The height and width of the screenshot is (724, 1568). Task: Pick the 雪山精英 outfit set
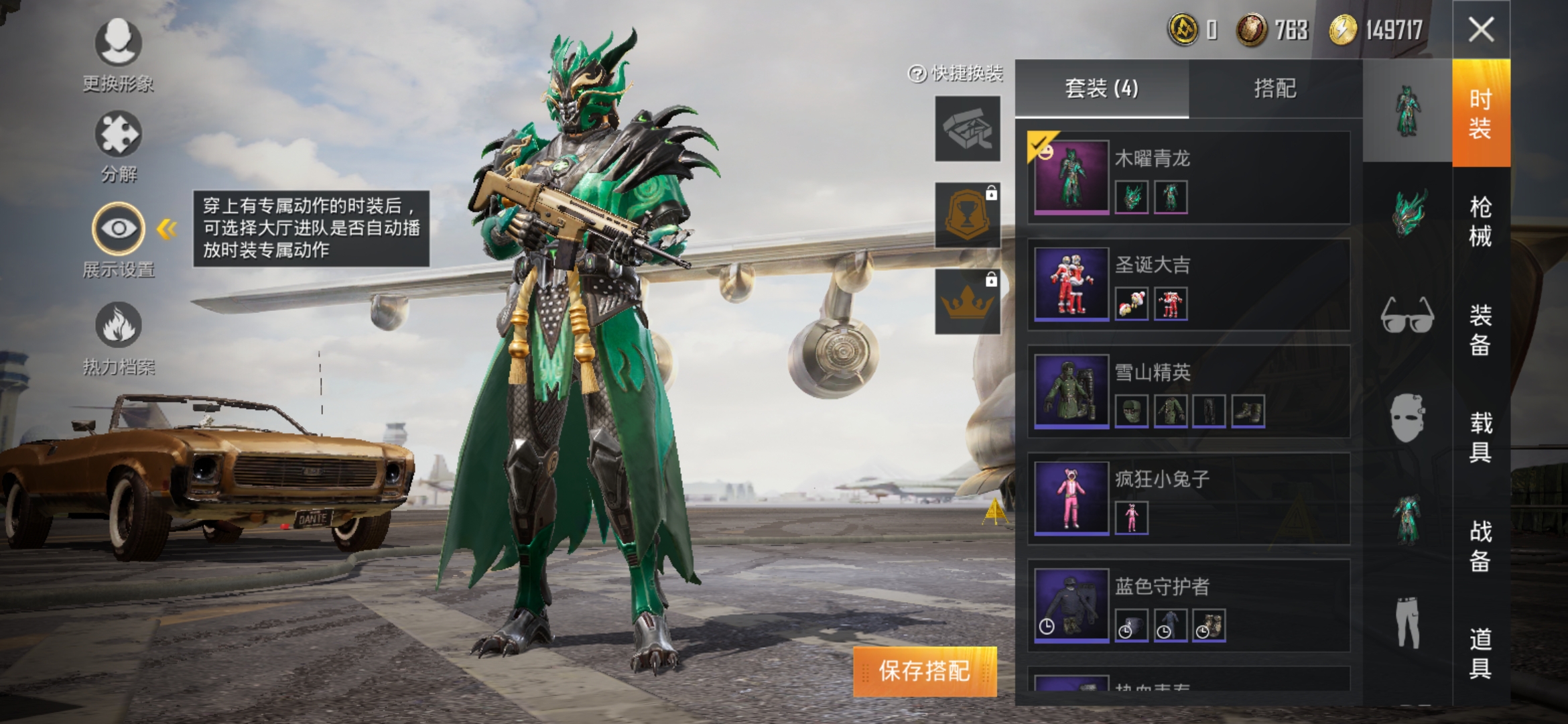(x=1189, y=391)
